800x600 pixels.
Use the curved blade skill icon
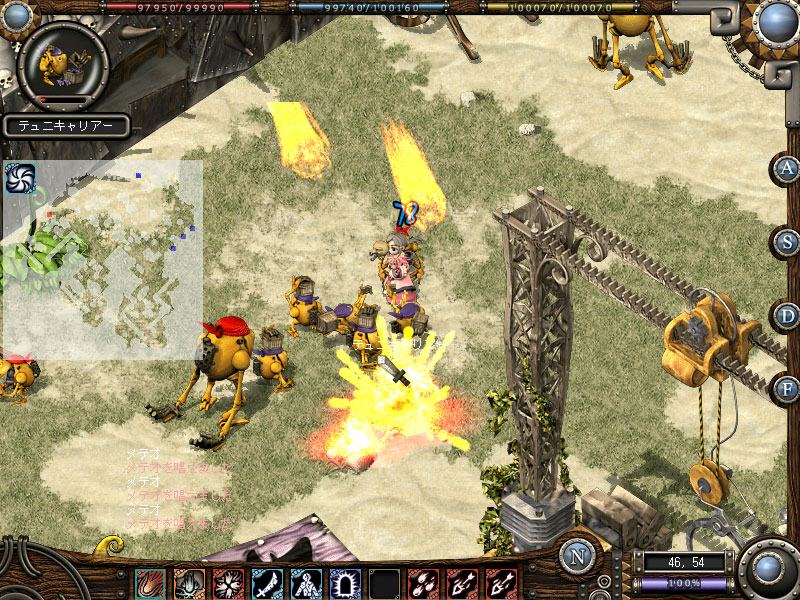click(x=267, y=583)
